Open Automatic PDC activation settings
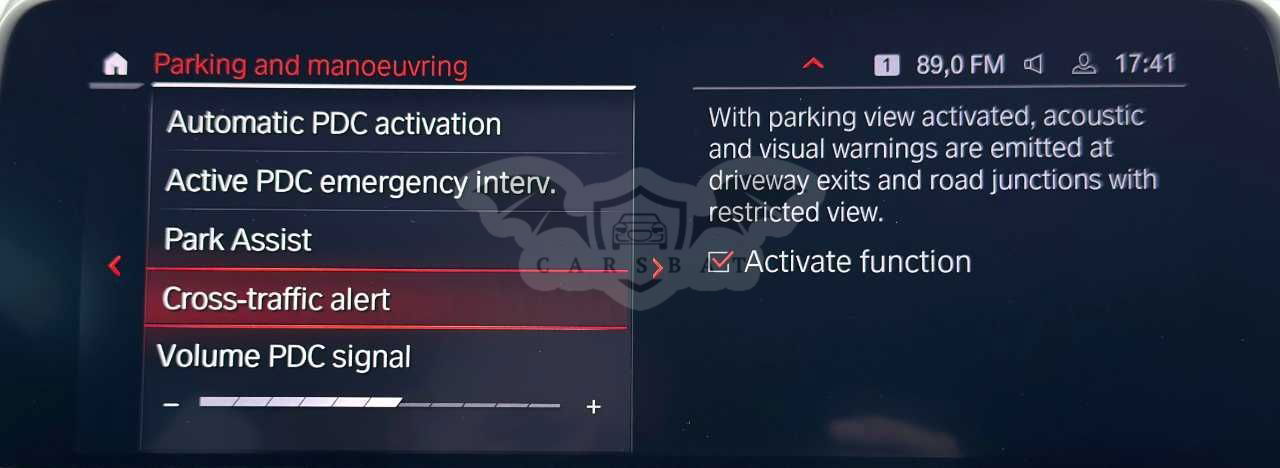This screenshot has width=1280, height=468. pos(334,124)
